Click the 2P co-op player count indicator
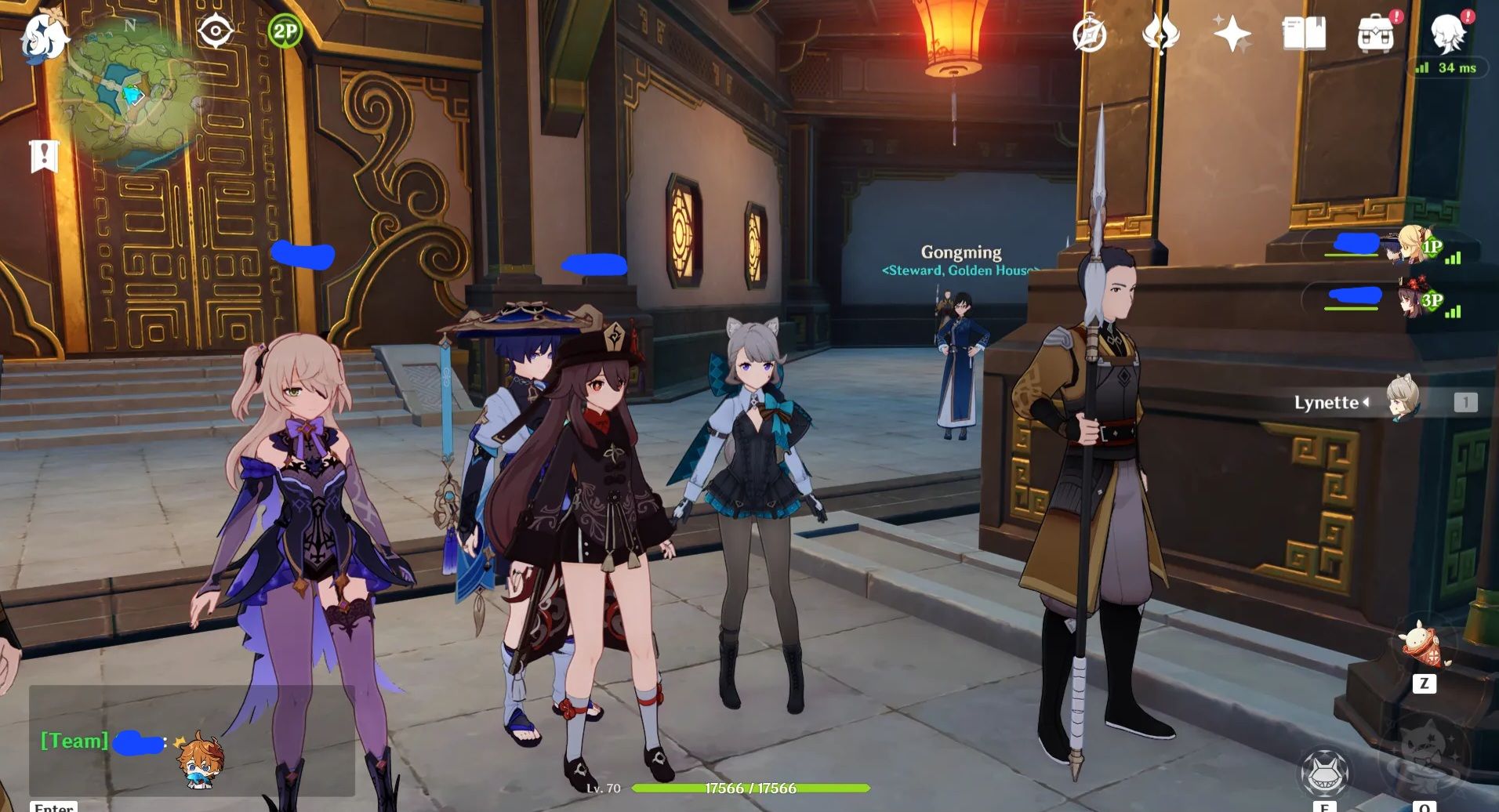 click(284, 31)
